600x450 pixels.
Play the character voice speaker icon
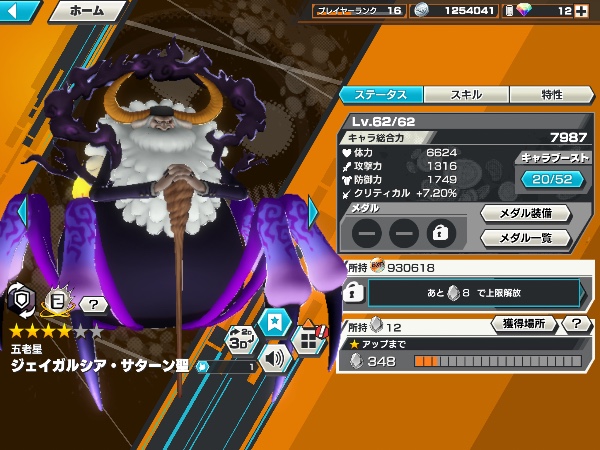click(x=274, y=356)
